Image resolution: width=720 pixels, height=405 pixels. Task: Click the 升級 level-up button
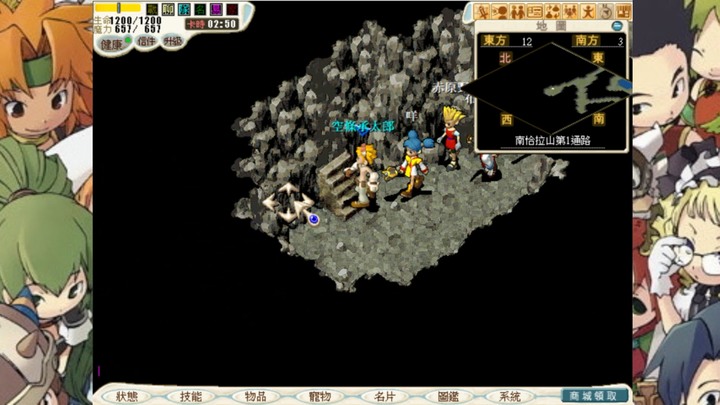[172, 42]
